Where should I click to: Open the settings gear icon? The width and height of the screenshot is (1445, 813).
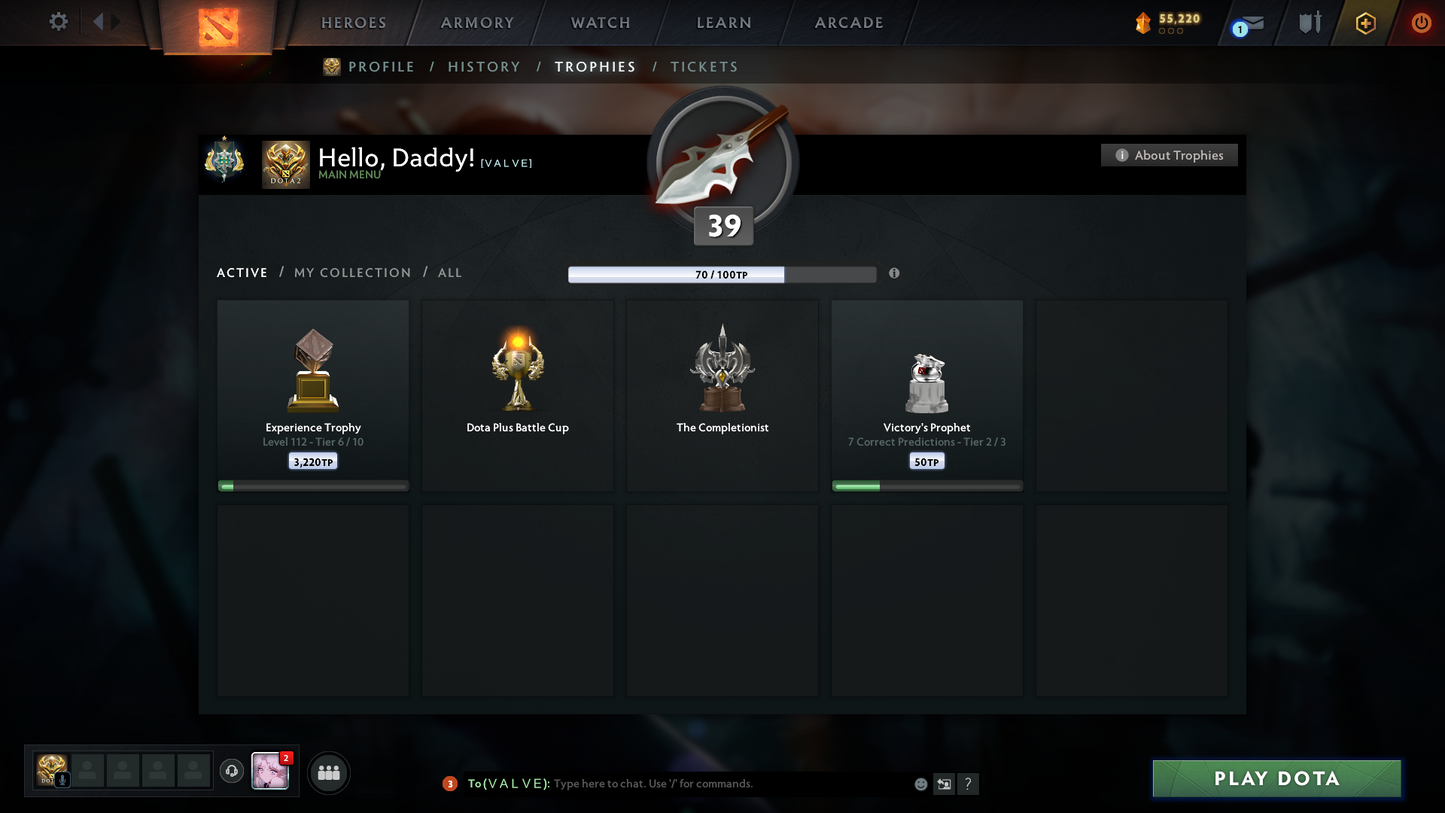click(x=59, y=21)
